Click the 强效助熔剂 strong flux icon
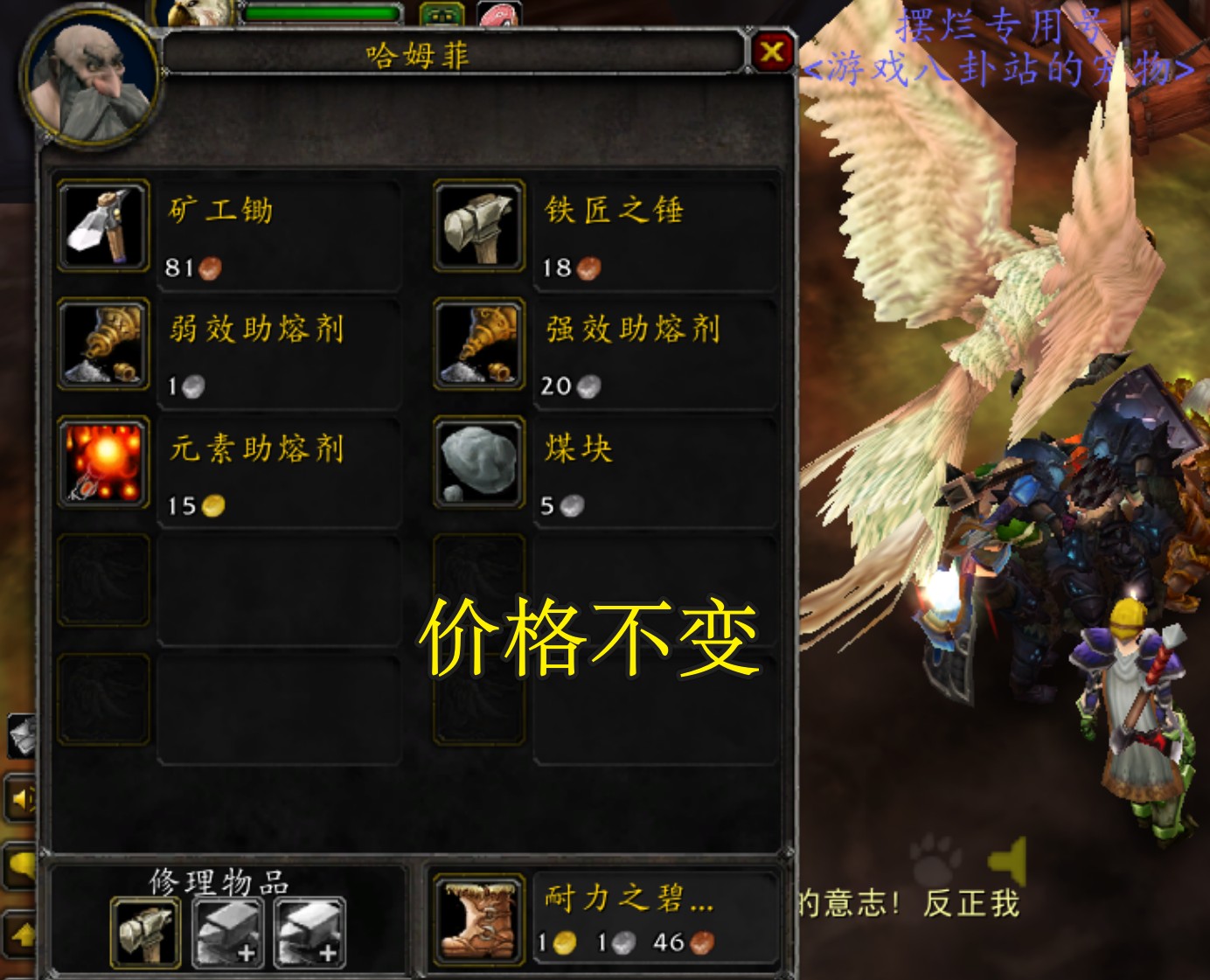The height and width of the screenshot is (980, 1210). (x=478, y=344)
